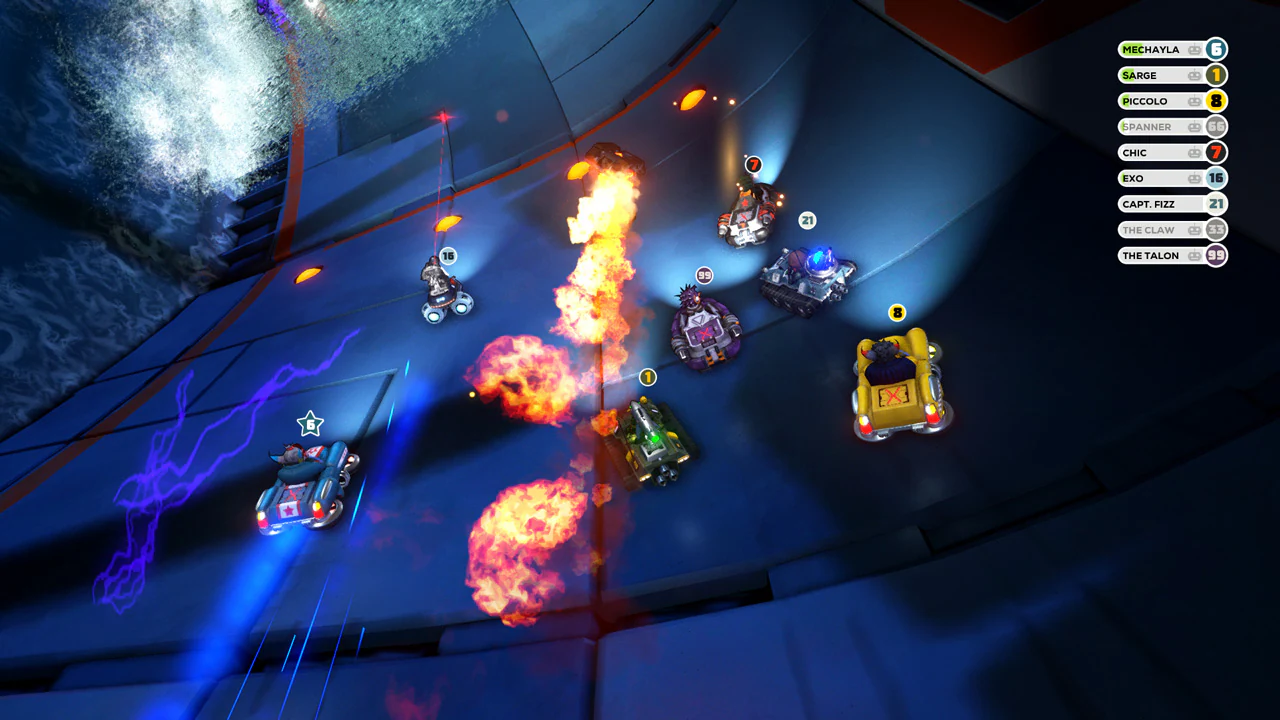
Task: Click the starred badge above the blue kart
Action: [310, 425]
